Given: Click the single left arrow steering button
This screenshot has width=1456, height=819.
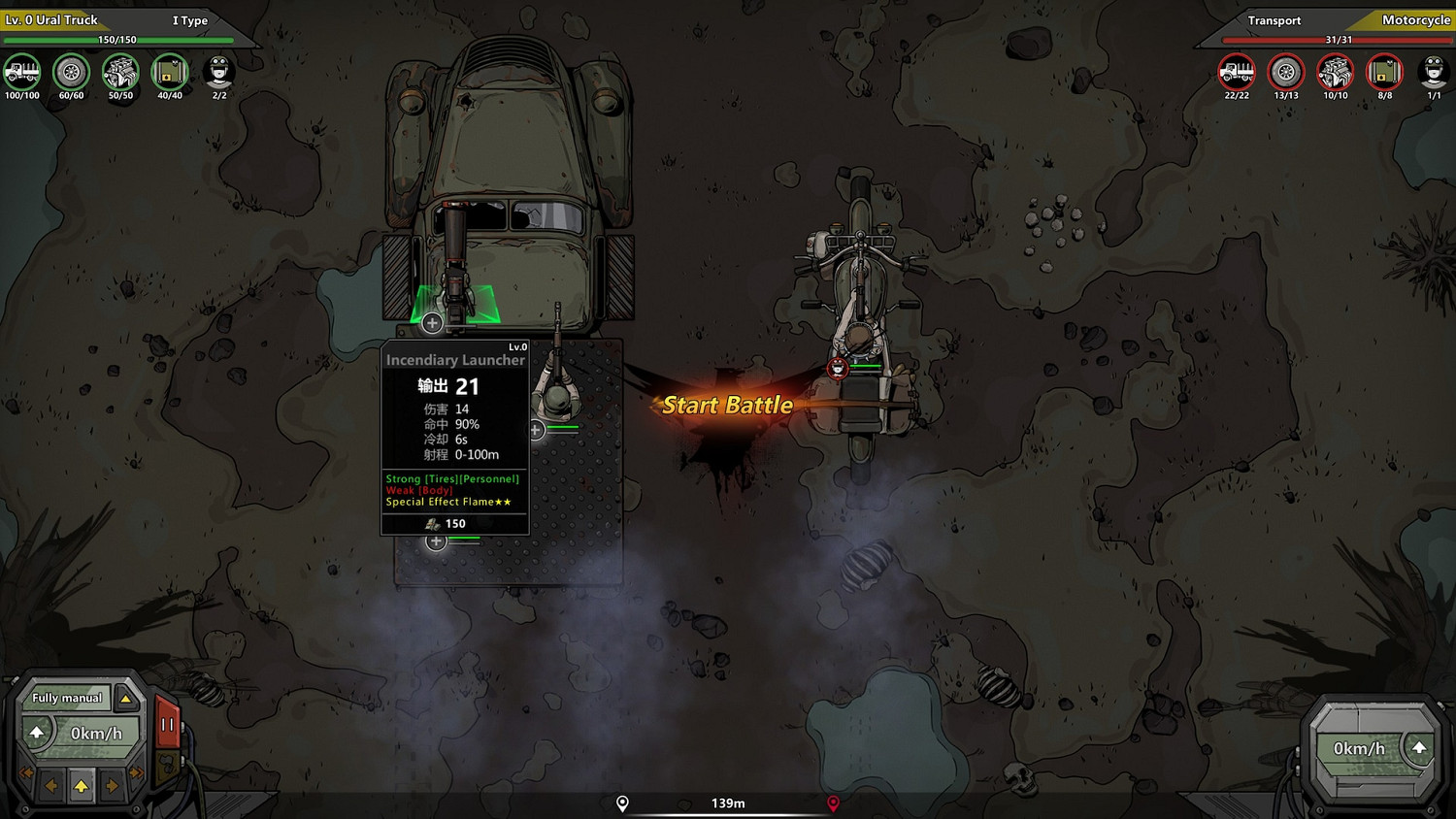Looking at the screenshot, I should click(51, 785).
